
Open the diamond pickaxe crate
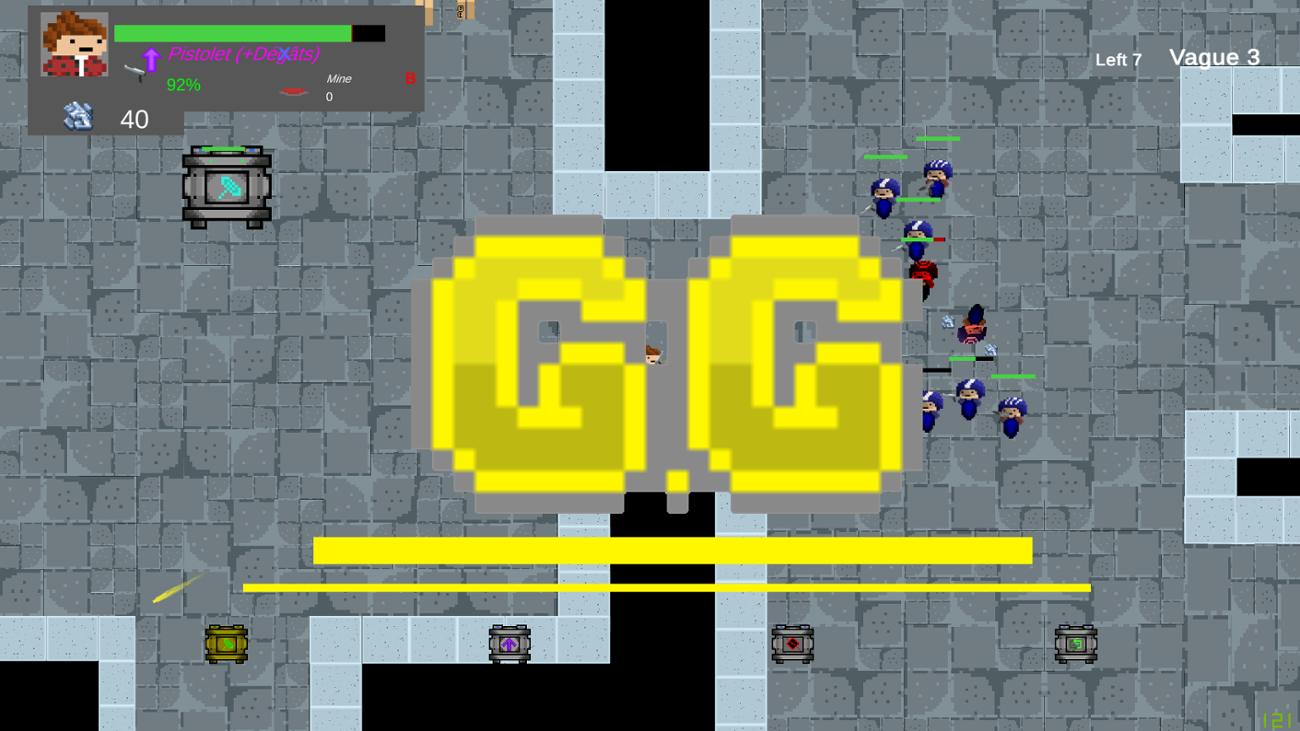pos(226,186)
